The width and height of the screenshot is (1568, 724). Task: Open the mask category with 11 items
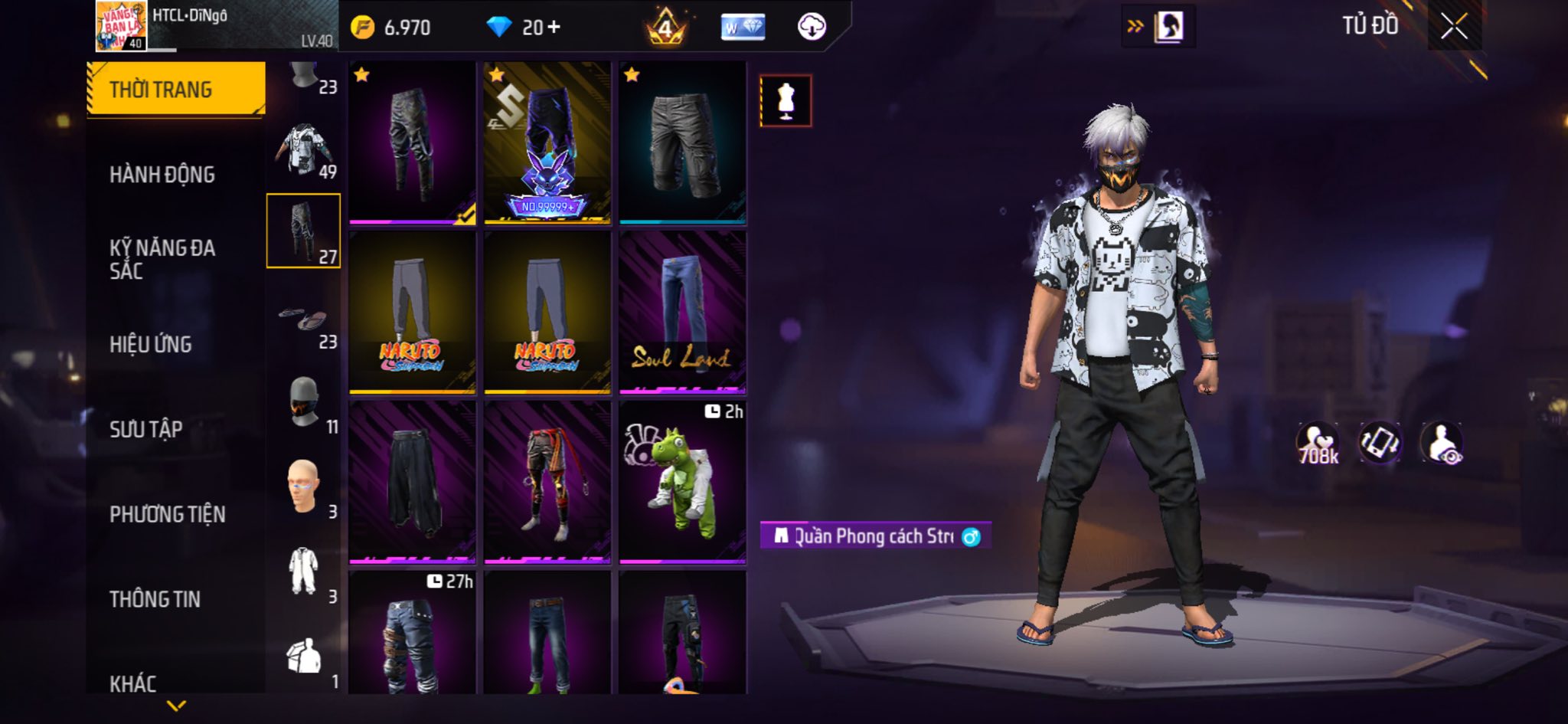click(304, 402)
